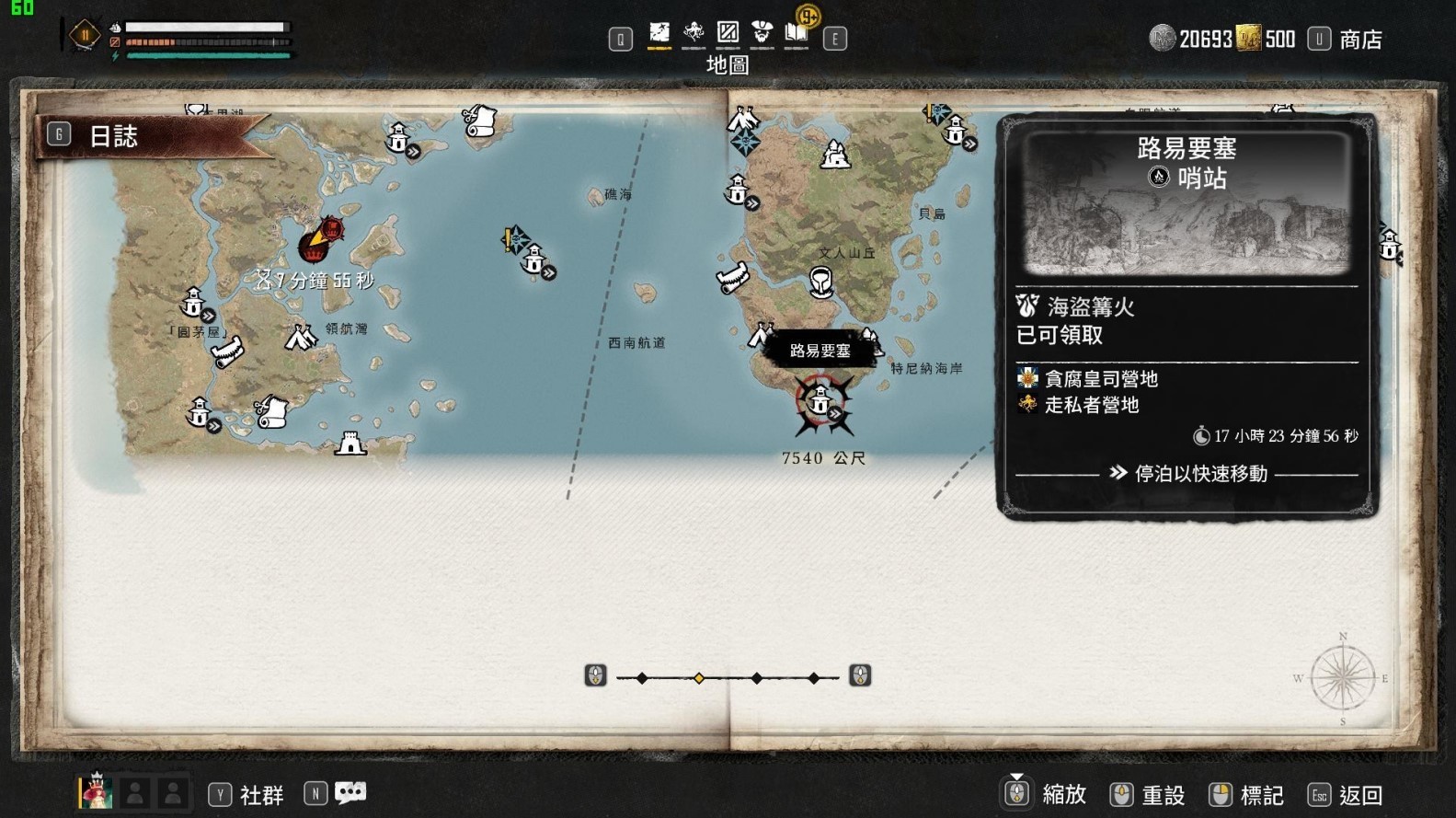Image resolution: width=1456 pixels, height=818 pixels.
Task: Click the smuggler camp (走私者營地) icon in panel
Action: [1026, 405]
